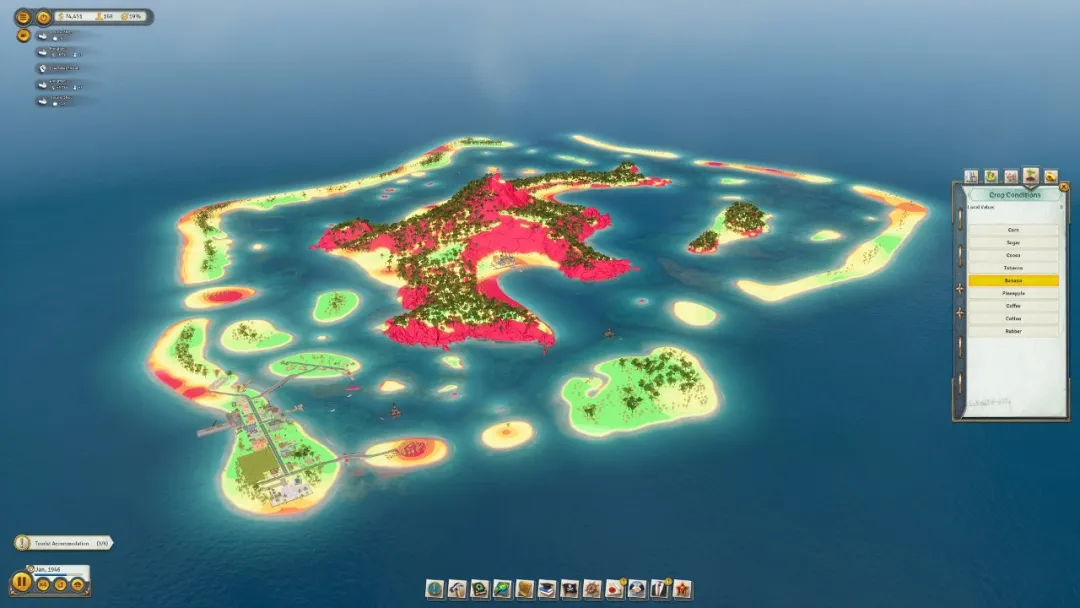Show Sugar crop conditions
1080x608 pixels.
pyautogui.click(x=1013, y=243)
